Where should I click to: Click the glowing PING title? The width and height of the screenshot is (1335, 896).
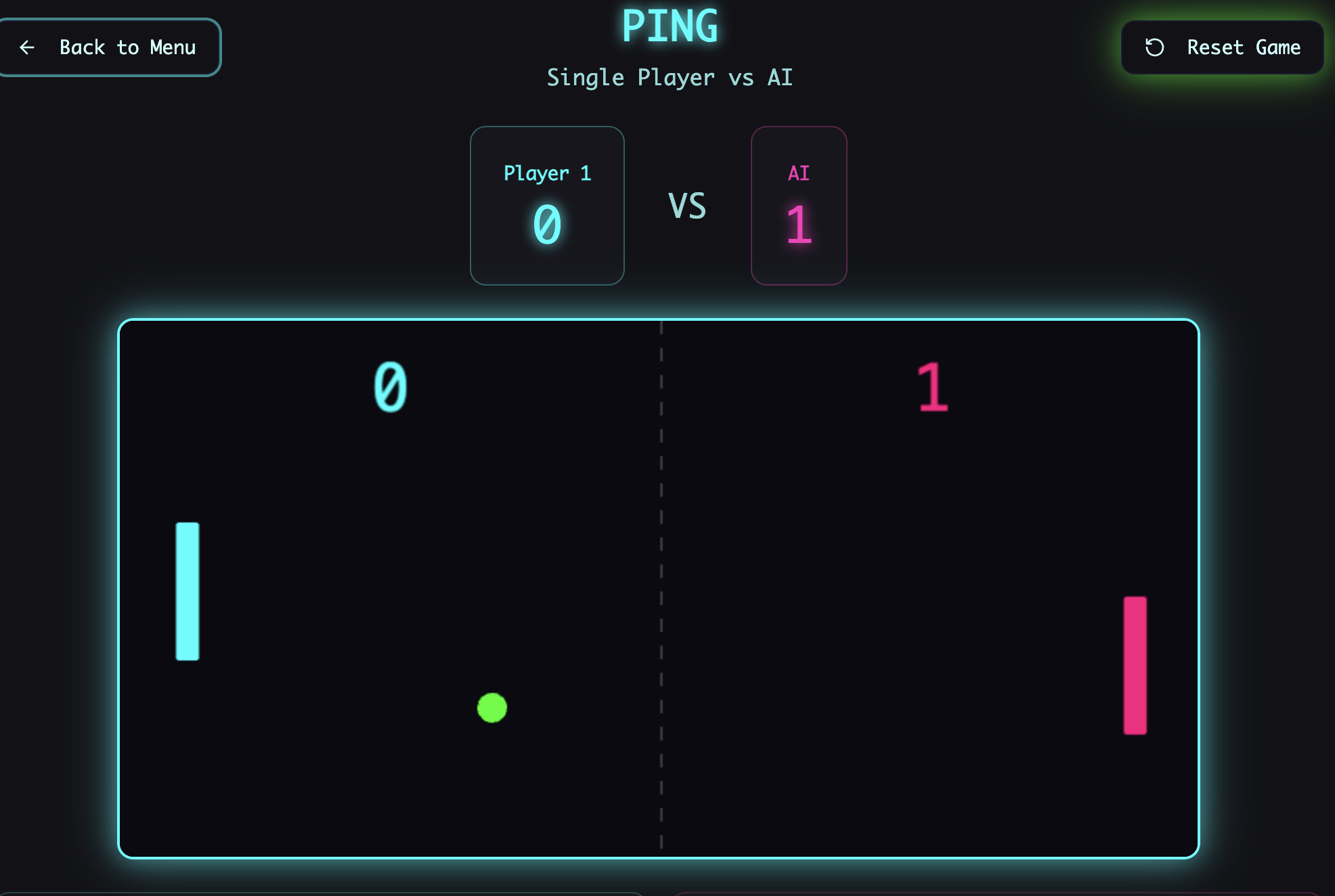tap(670, 27)
